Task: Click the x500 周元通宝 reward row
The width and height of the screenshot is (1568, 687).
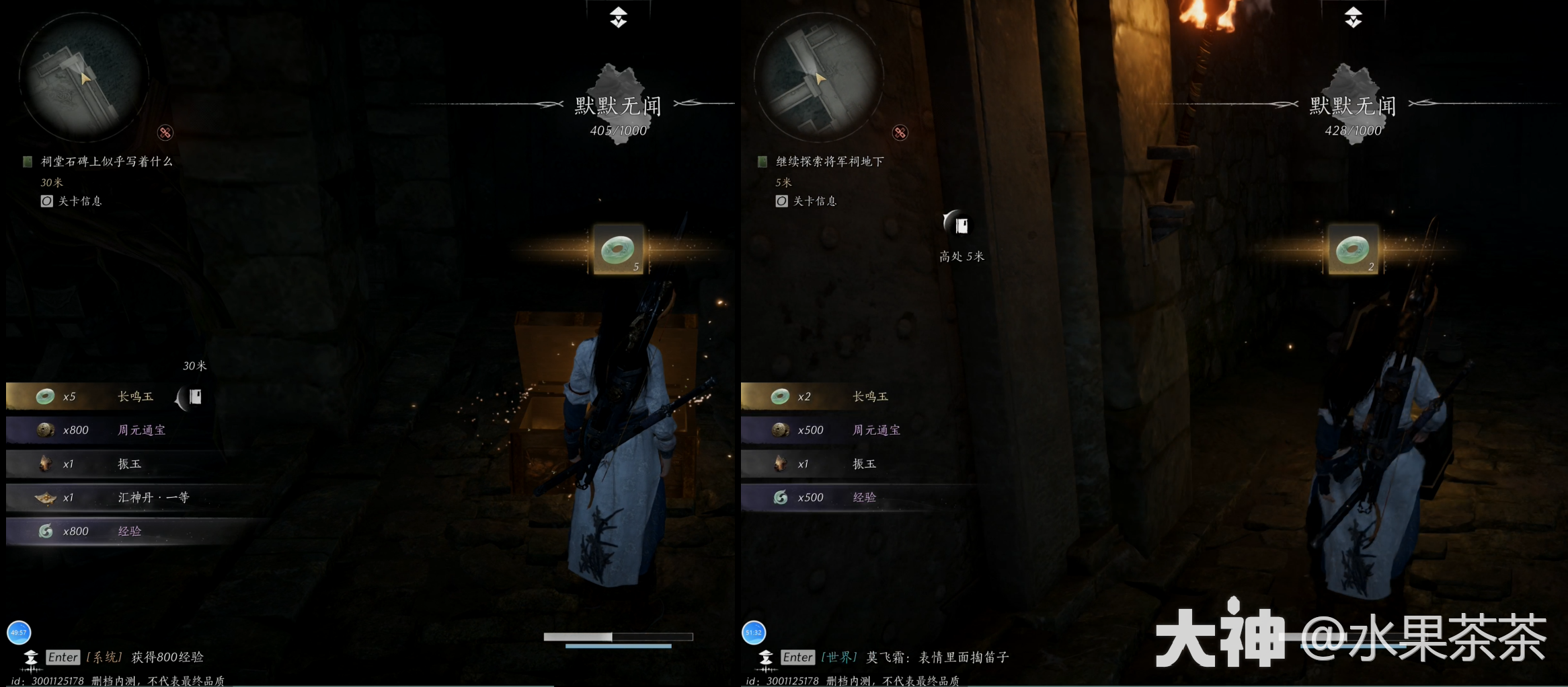Action: click(847, 430)
